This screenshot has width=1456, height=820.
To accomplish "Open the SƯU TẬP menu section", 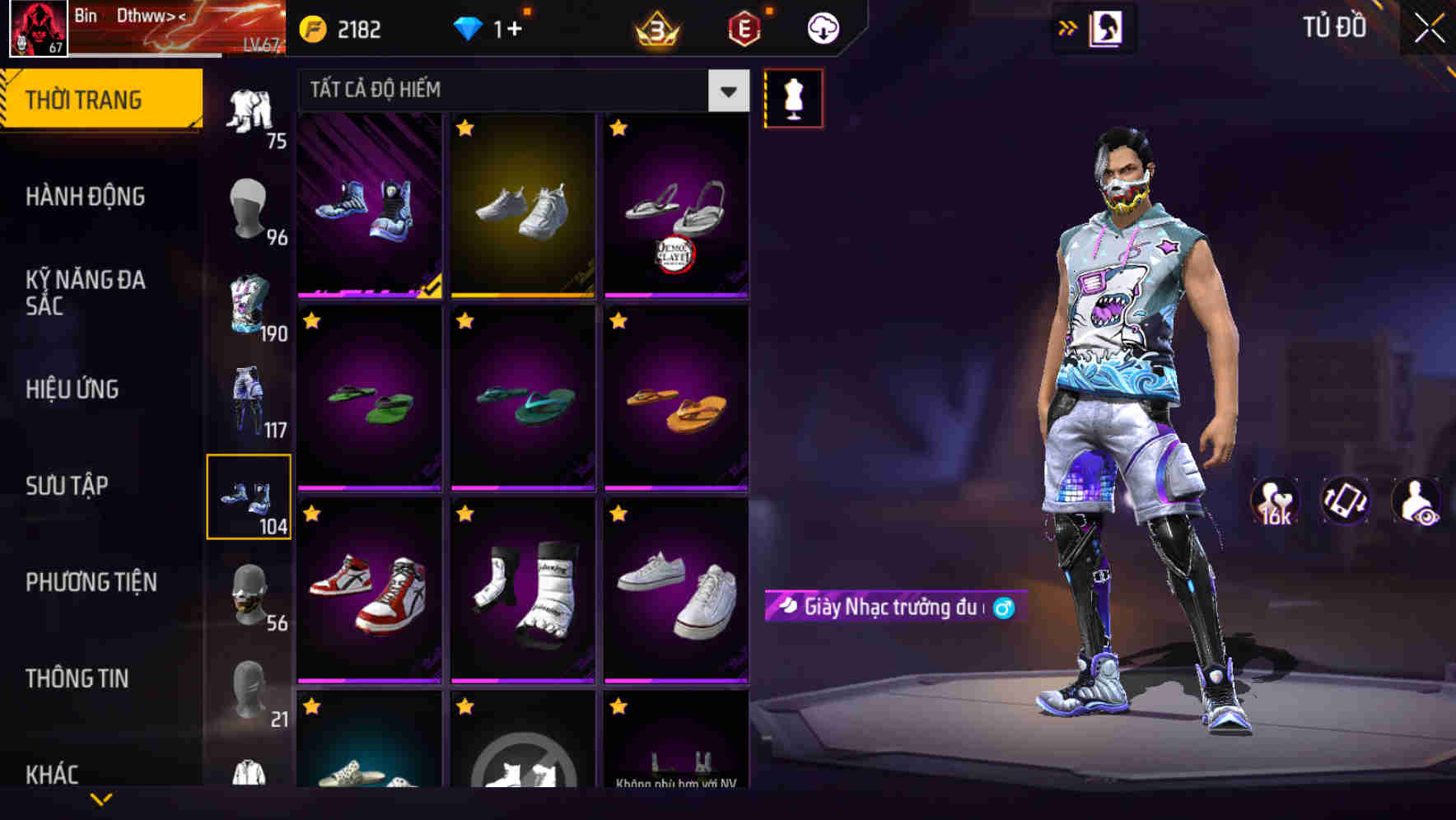I will [66, 486].
